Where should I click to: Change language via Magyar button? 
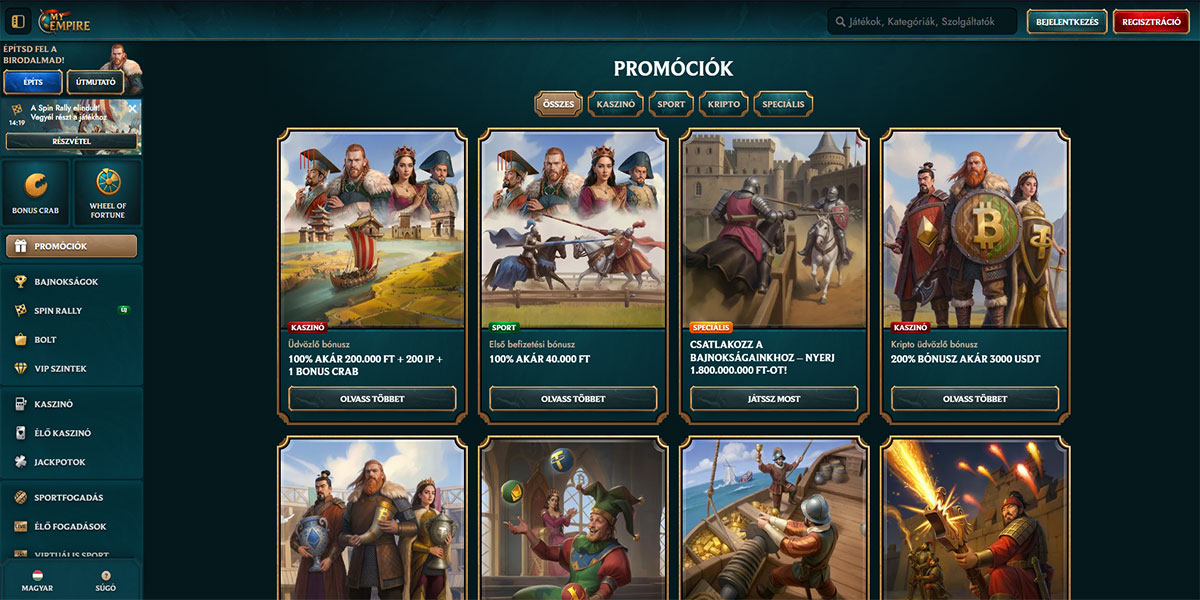pos(37,581)
